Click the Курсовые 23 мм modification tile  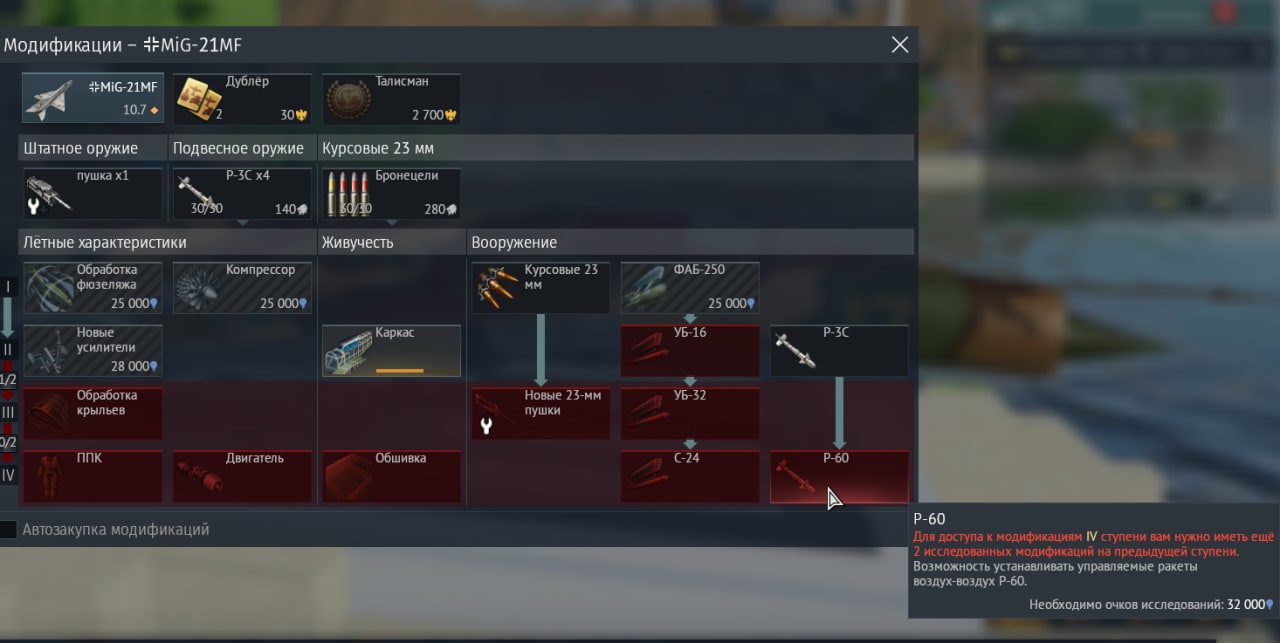(540, 288)
